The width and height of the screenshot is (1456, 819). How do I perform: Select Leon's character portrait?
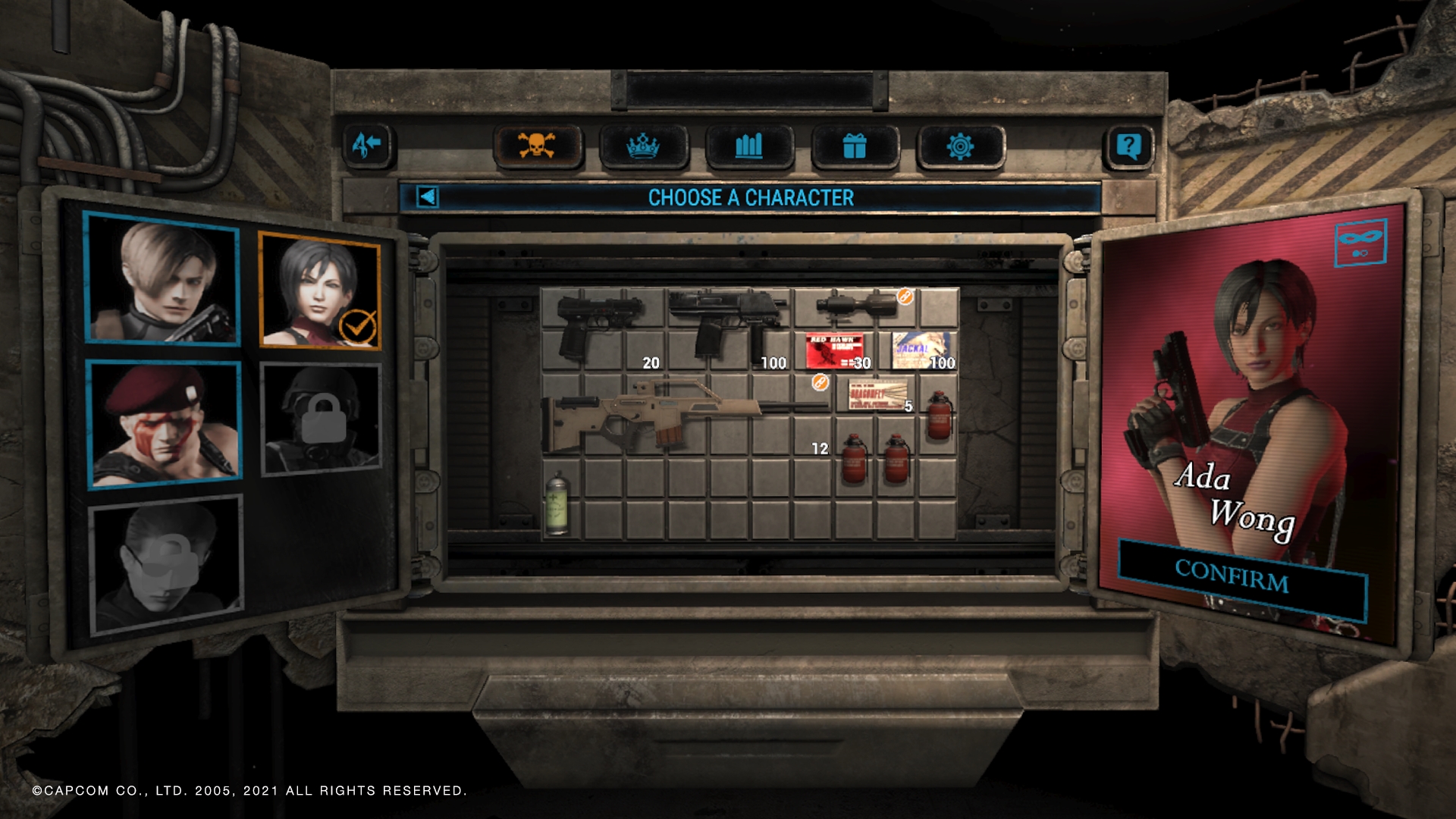(162, 279)
